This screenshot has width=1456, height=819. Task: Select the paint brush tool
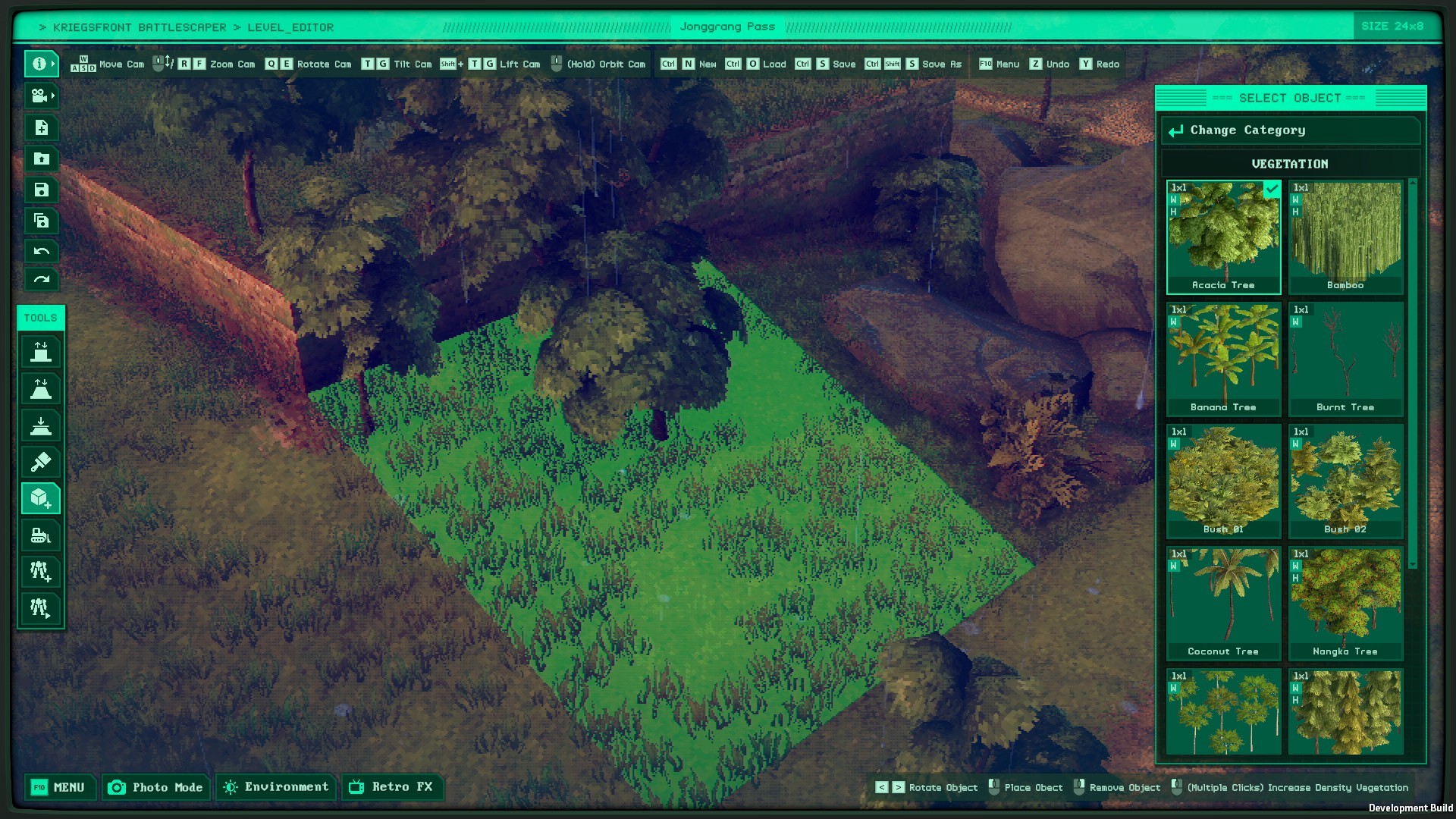pyautogui.click(x=41, y=462)
